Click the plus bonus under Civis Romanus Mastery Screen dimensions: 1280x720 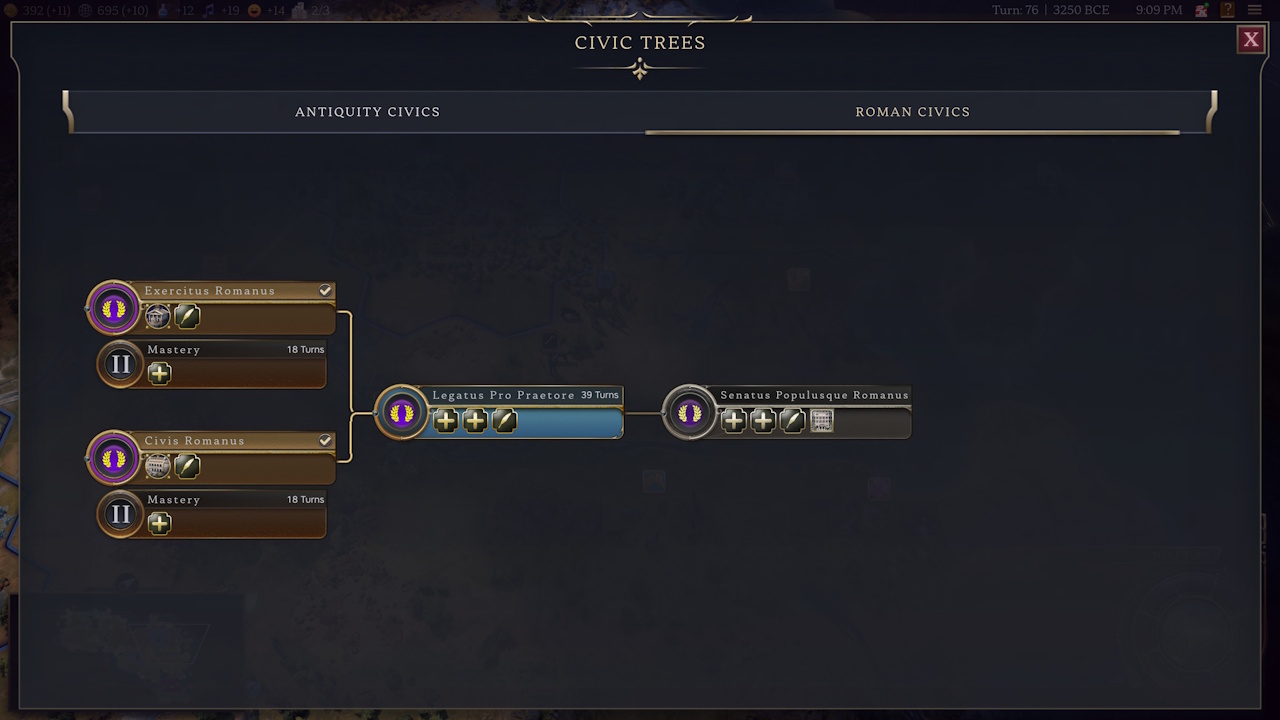(x=159, y=523)
